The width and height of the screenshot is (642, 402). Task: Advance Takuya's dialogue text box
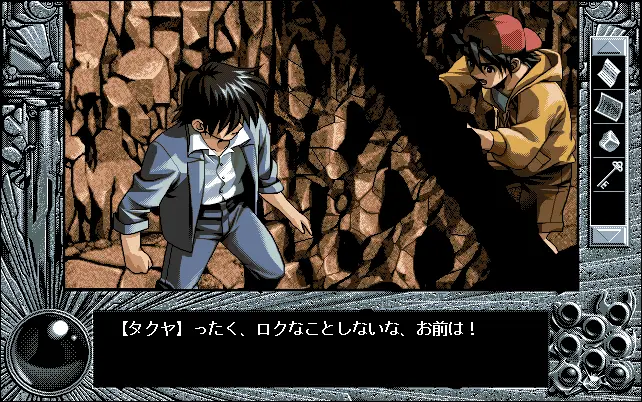[x=320, y=350]
